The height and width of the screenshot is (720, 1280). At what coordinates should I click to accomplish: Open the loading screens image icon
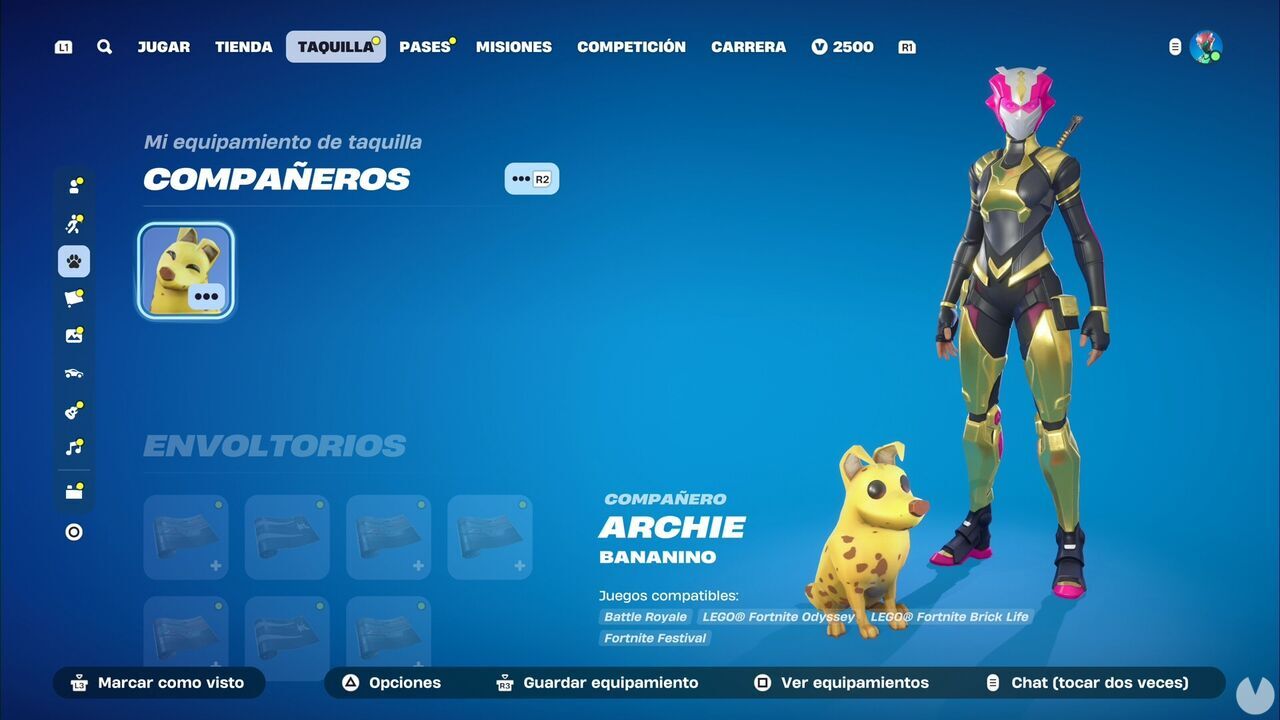pyautogui.click(x=73, y=335)
